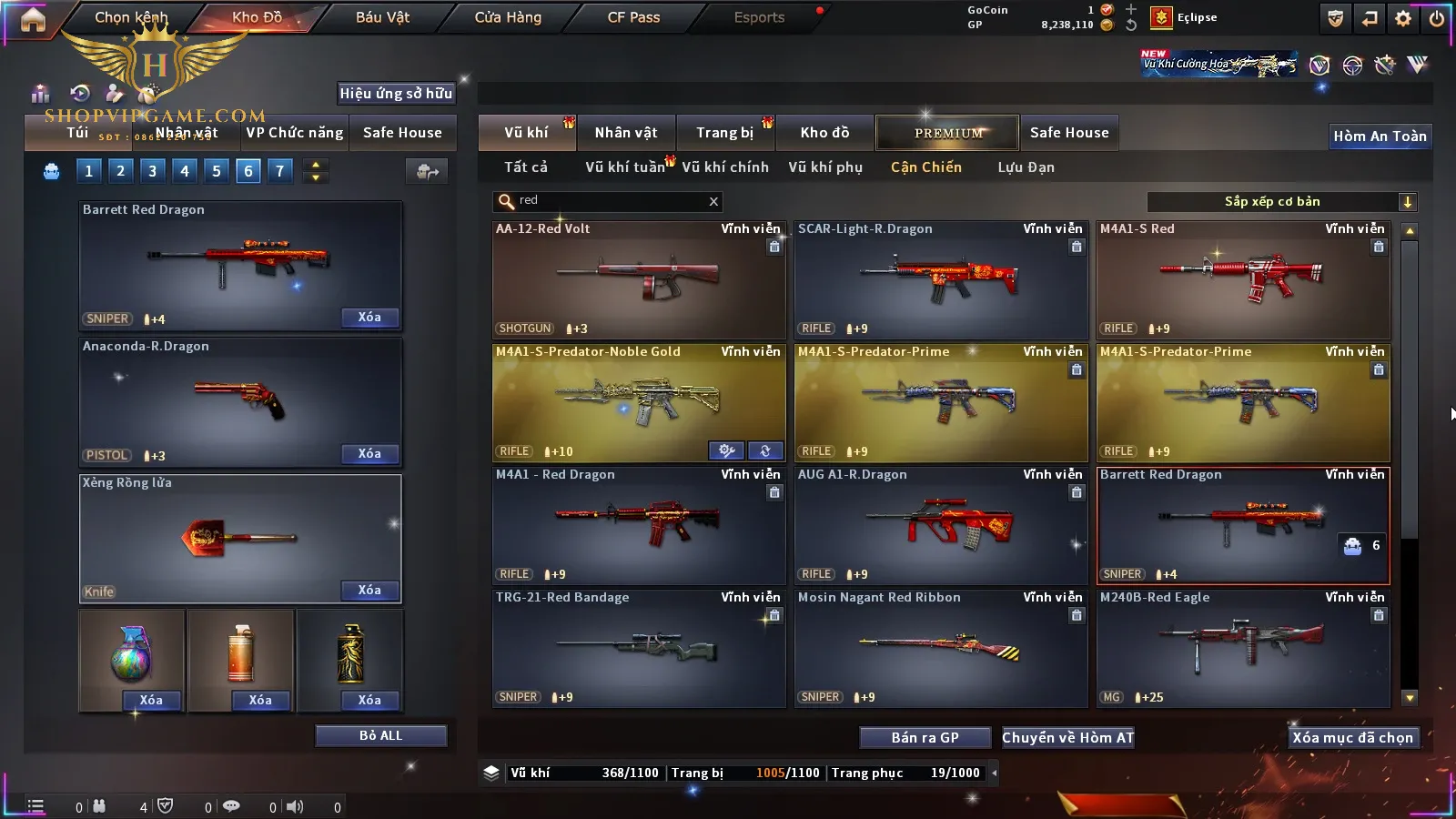The image size is (1456, 819).
Task: Switch to the Nhân vật inventory tab
Action: [626, 133]
